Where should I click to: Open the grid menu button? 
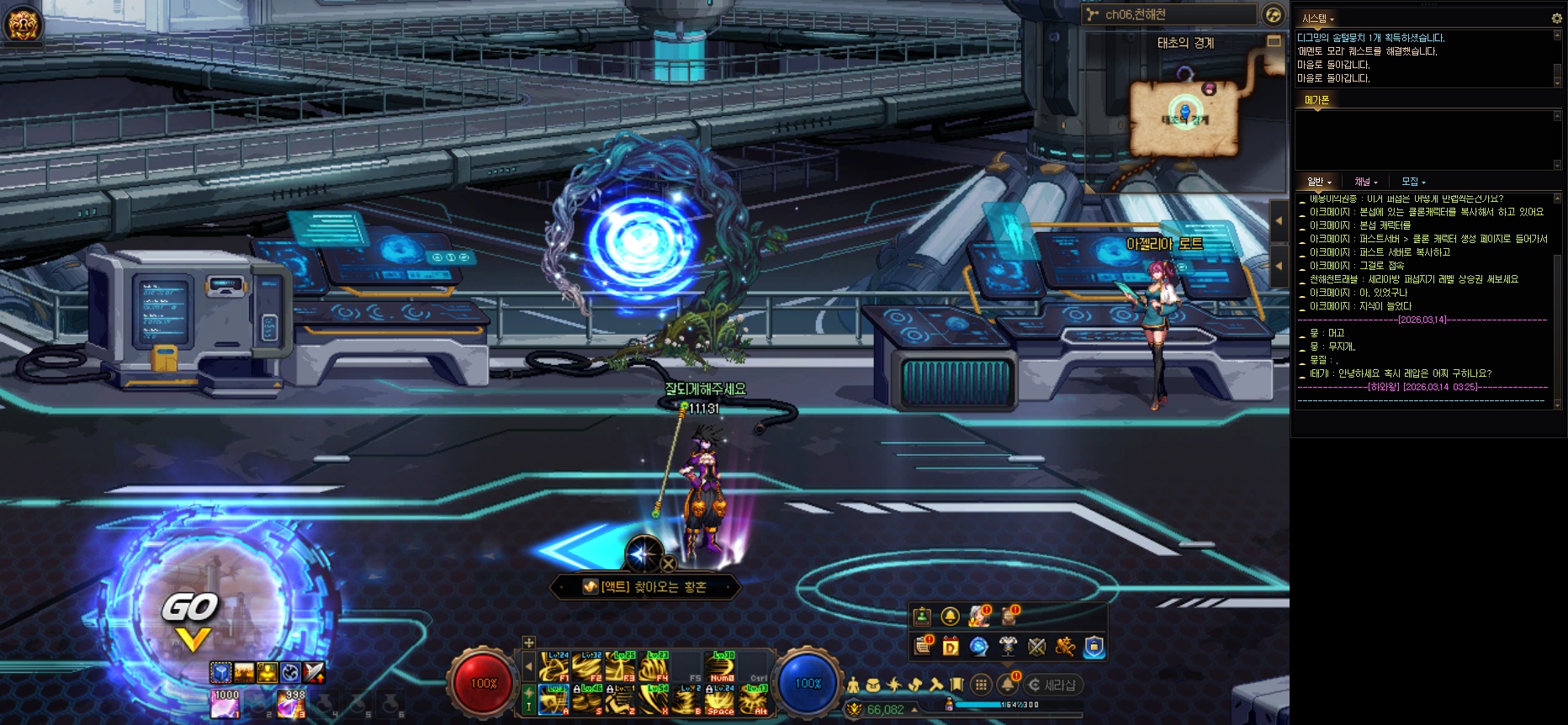(981, 685)
